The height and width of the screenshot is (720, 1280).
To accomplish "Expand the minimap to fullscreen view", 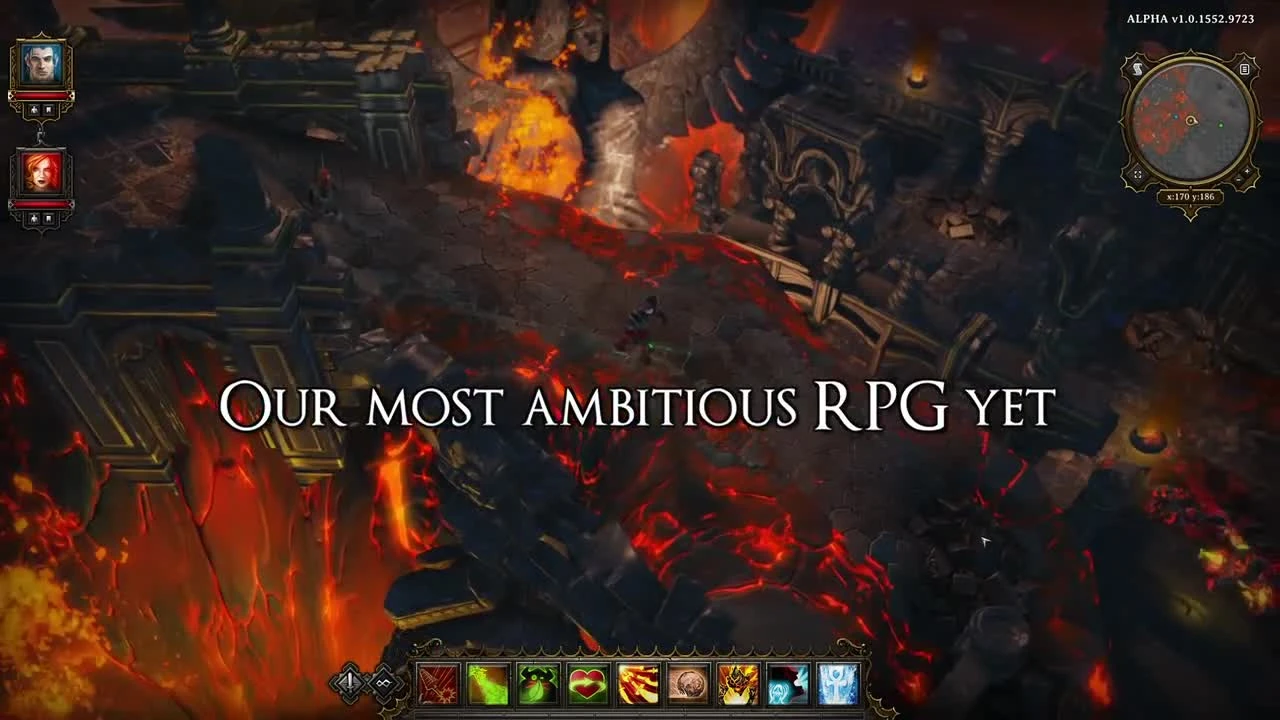I will click(x=1137, y=174).
